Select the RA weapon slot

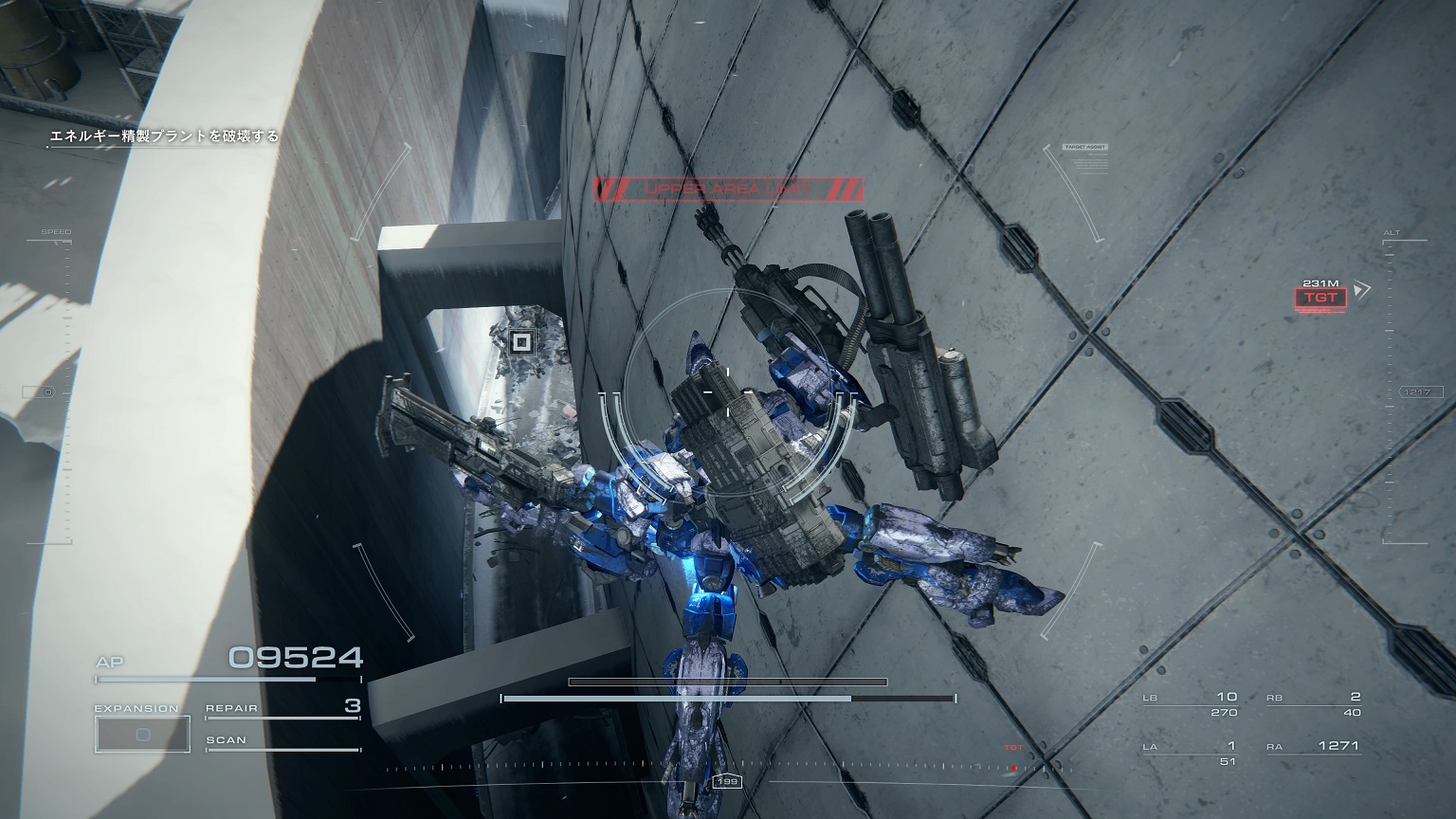(x=1314, y=747)
